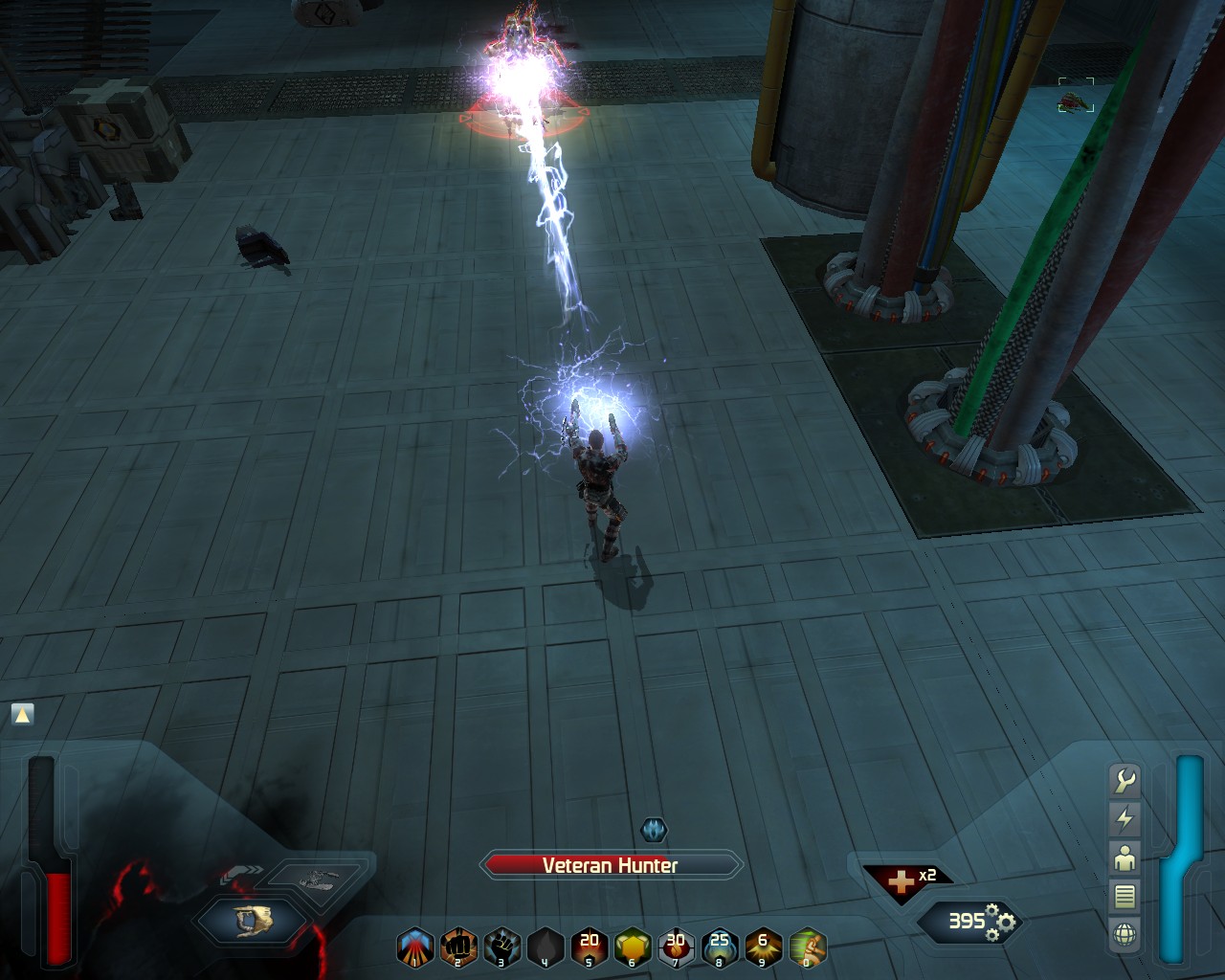Select the active golden gauntlet weapon slot

pyautogui.click(x=253, y=920)
